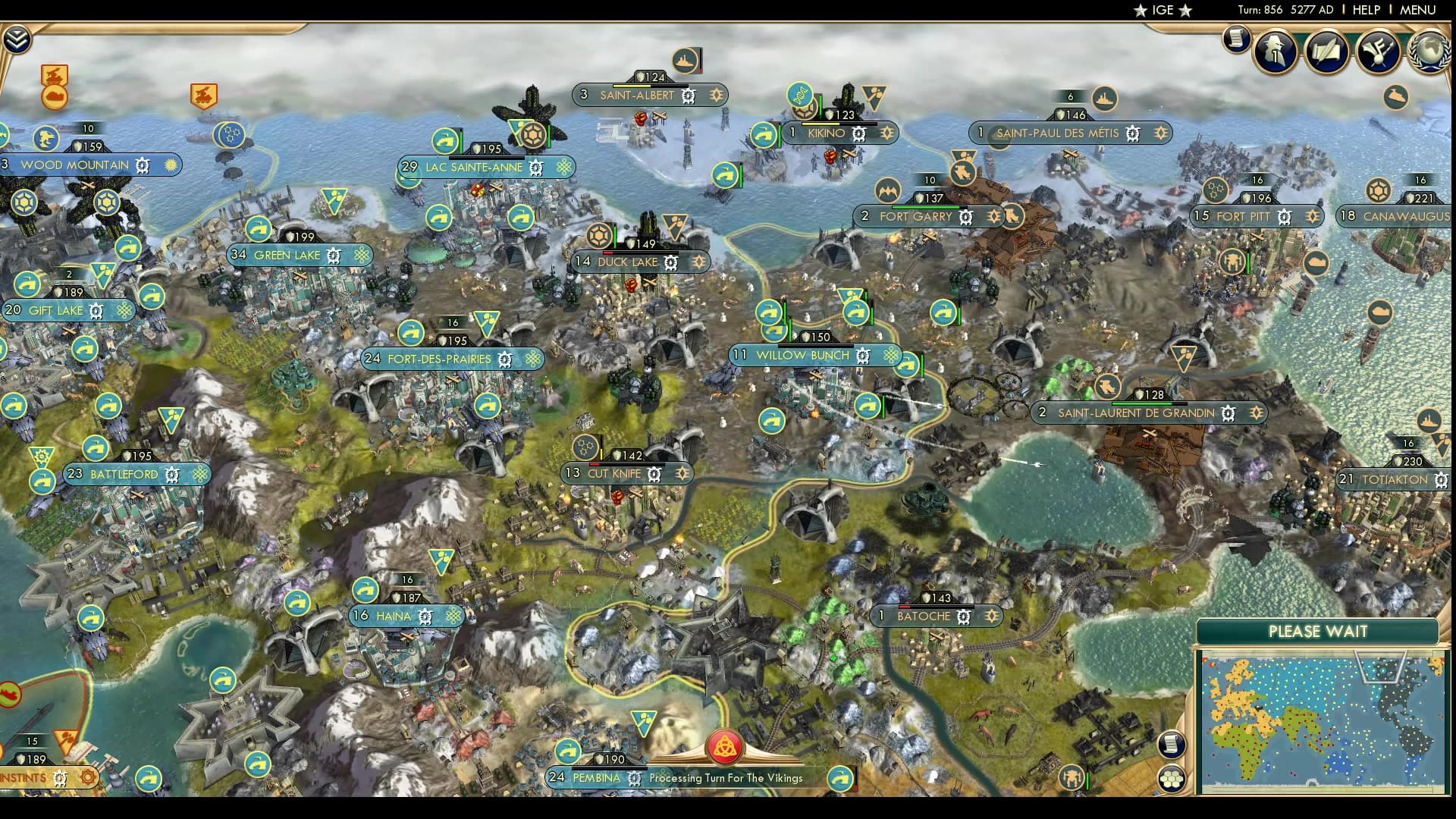The height and width of the screenshot is (819, 1456).
Task: Open the HELP Civilopedia link
Action: pos(1366,10)
